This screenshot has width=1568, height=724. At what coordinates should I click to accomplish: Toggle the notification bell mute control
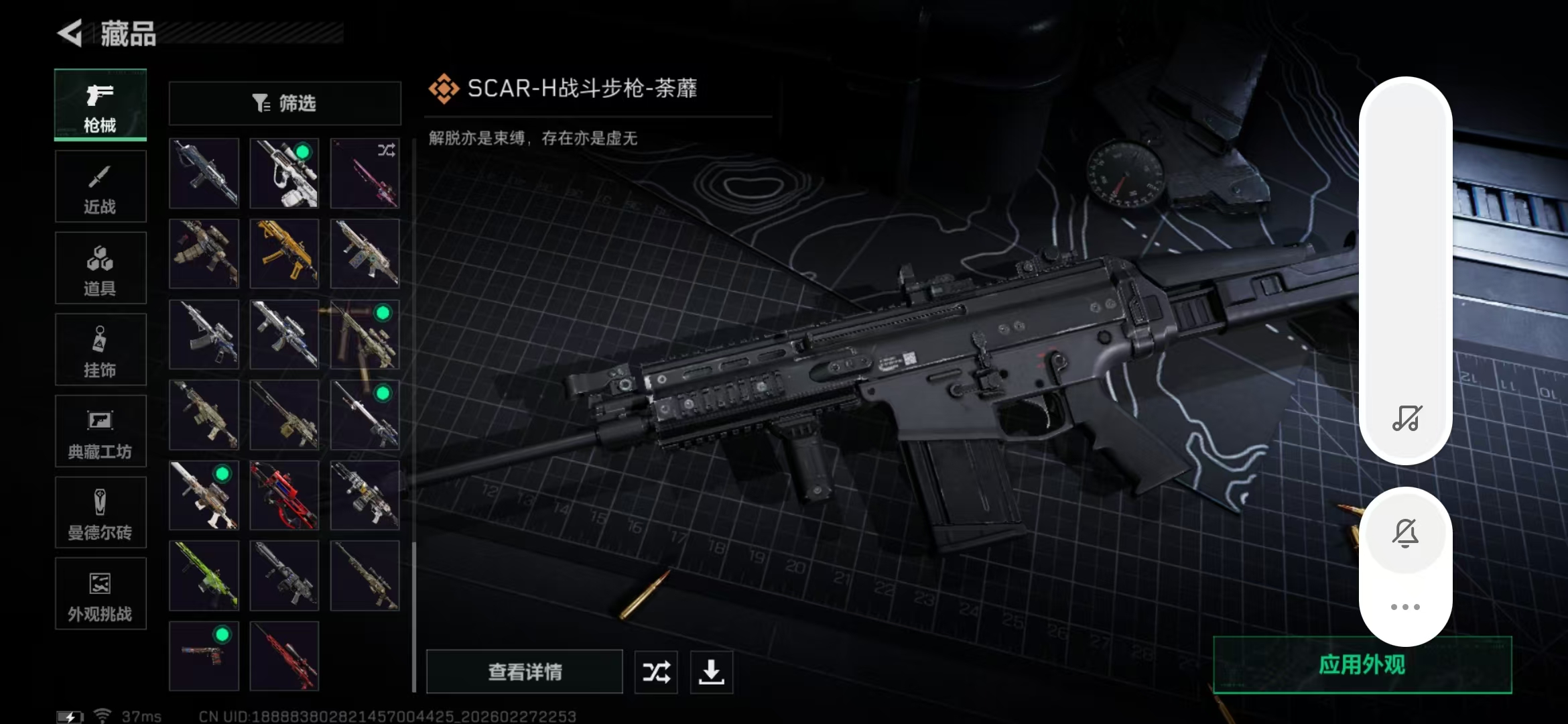[x=1406, y=532]
